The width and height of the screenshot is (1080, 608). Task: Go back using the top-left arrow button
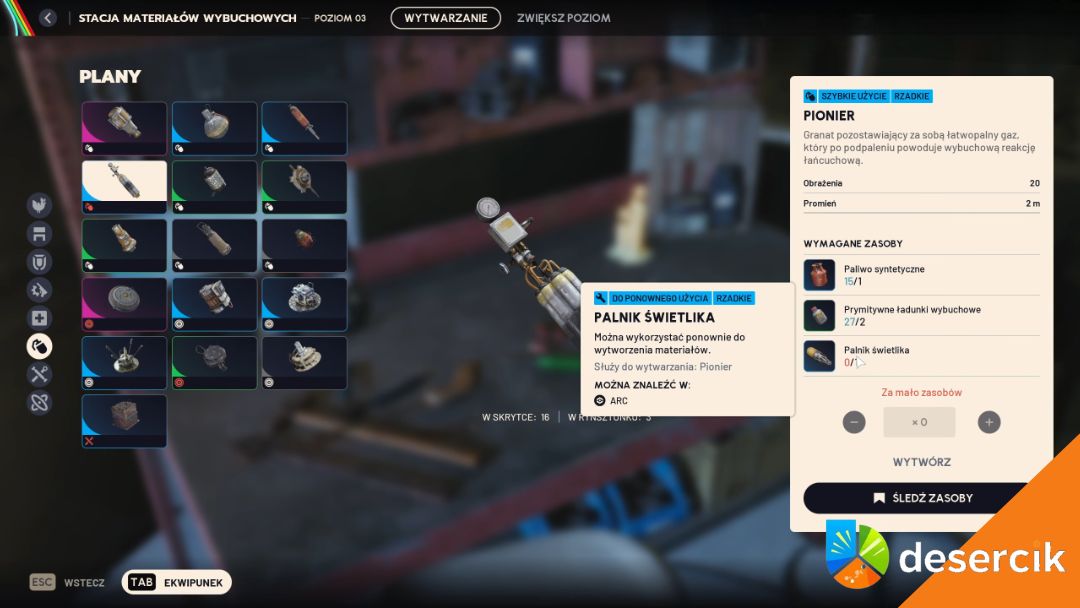tap(47, 18)
